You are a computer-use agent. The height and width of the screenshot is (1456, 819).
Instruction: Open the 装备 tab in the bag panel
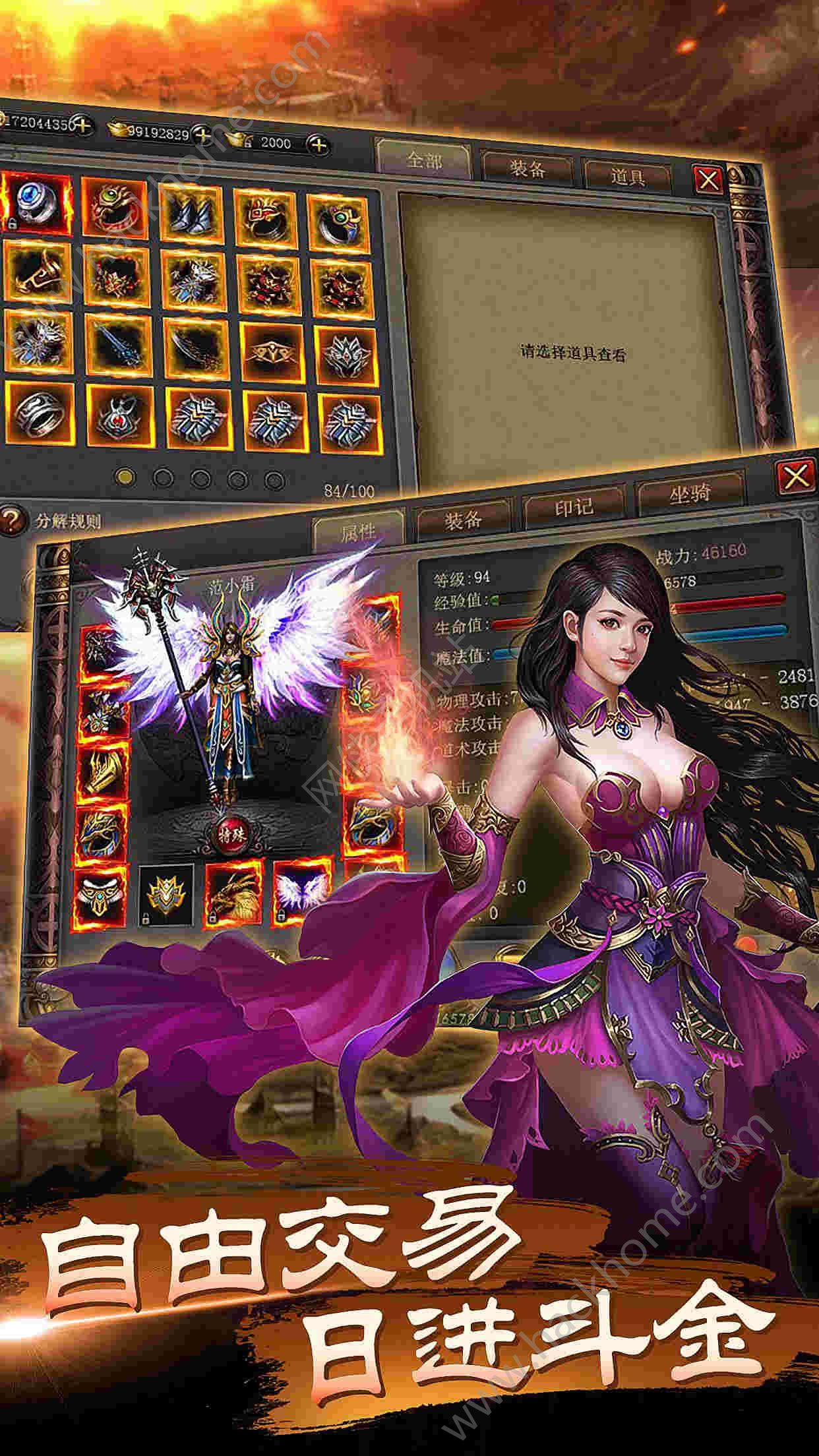527,169
